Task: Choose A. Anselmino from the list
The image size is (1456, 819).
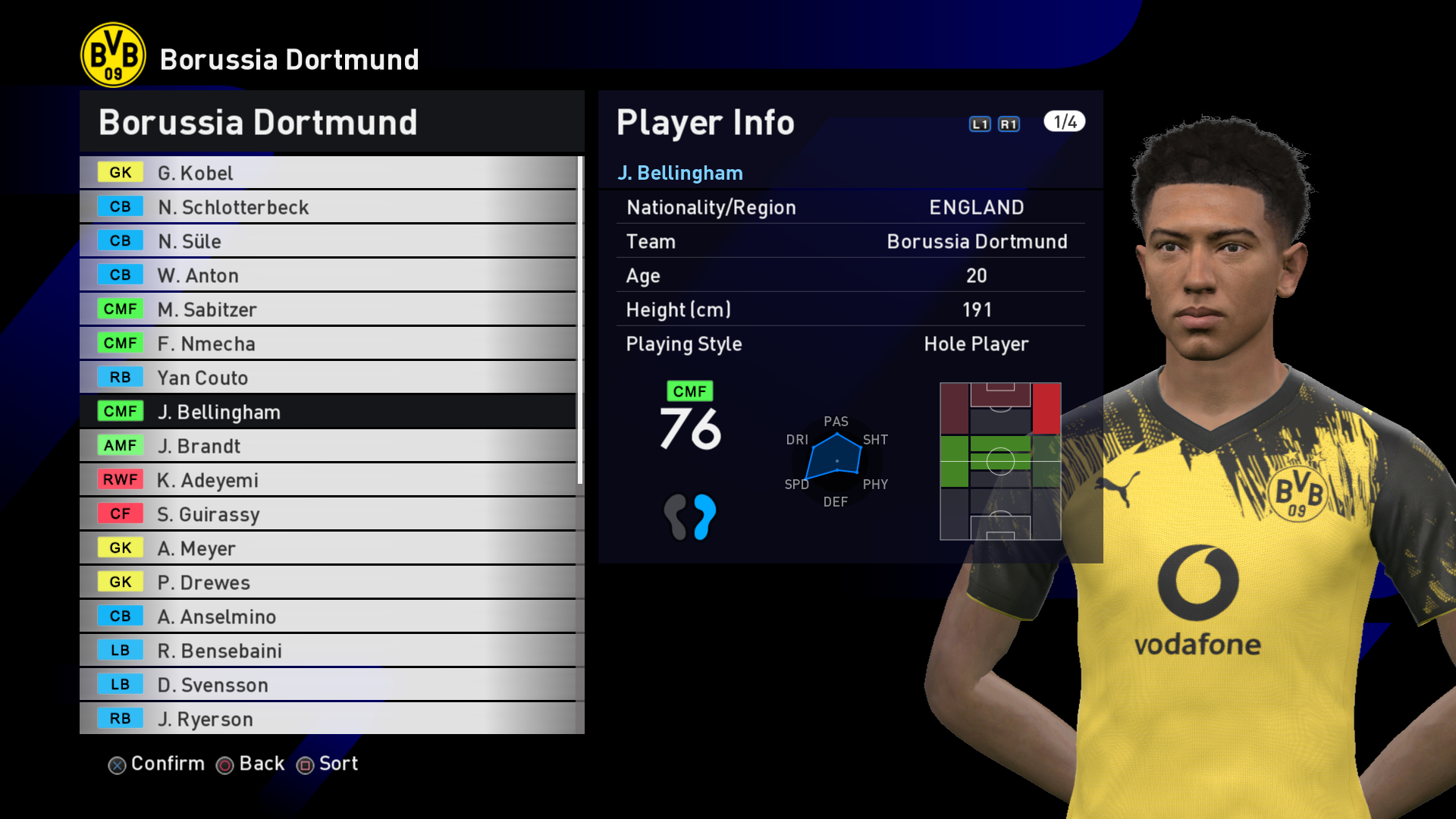Action: point(328,617)
